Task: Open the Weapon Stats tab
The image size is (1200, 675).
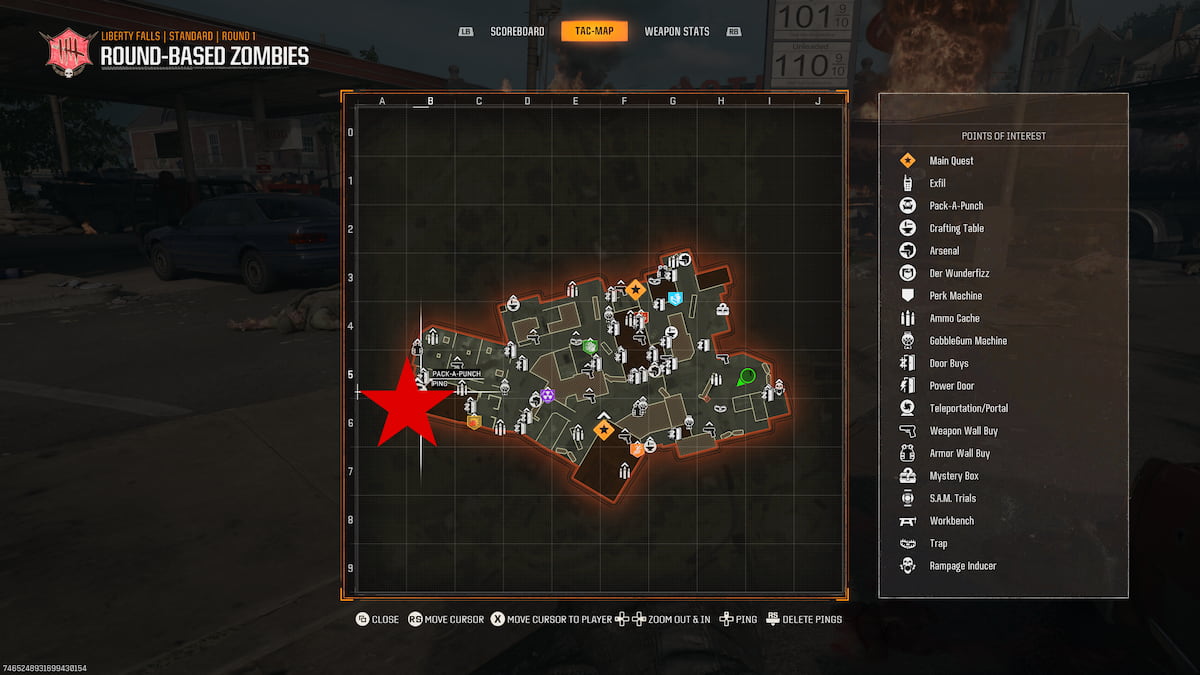Action: tap(677, 31)
